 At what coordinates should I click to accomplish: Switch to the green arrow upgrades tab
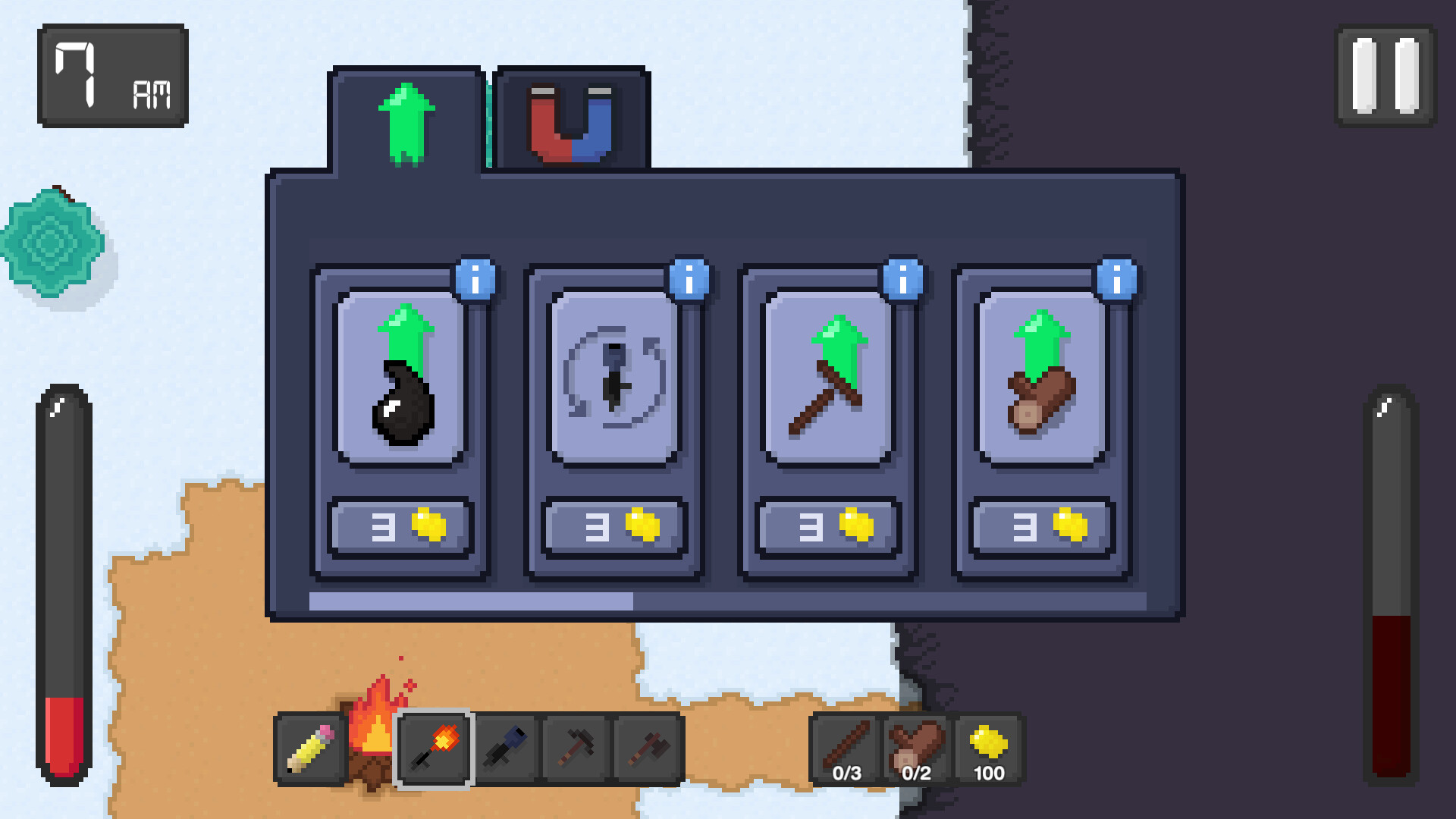pos(406,118)
